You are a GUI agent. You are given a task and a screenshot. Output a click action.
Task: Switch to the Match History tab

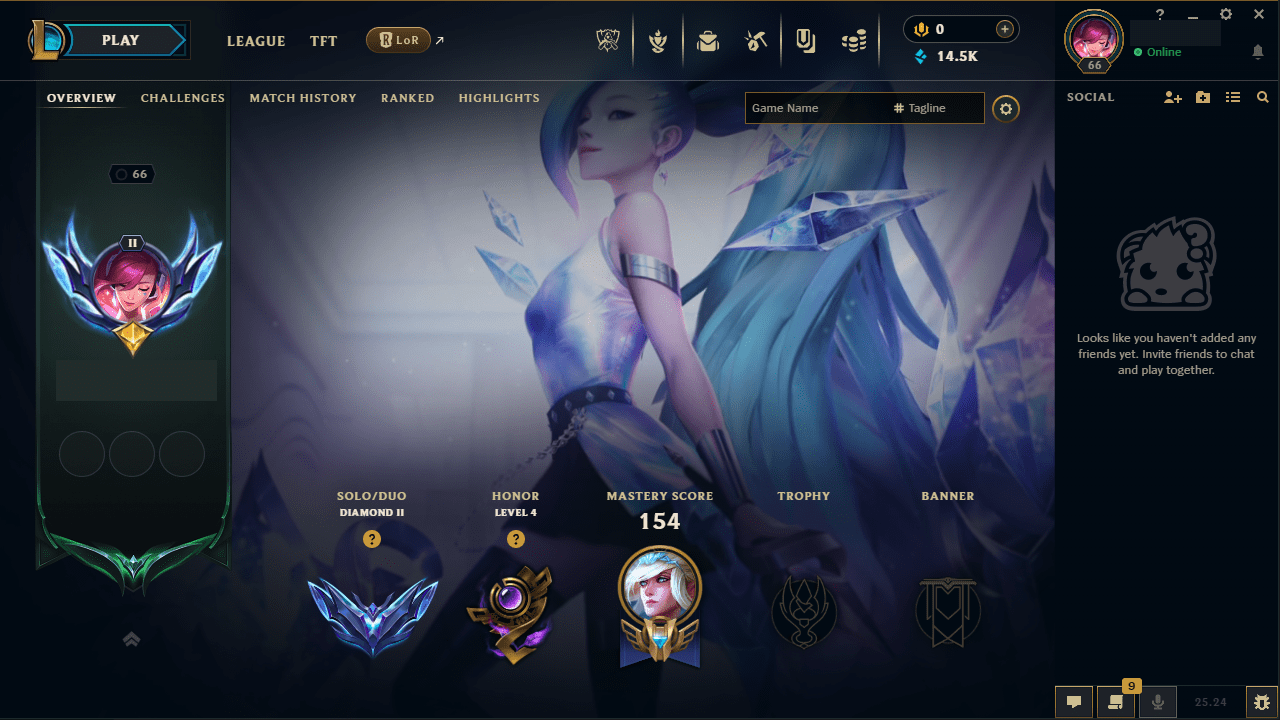coord(303,98)
